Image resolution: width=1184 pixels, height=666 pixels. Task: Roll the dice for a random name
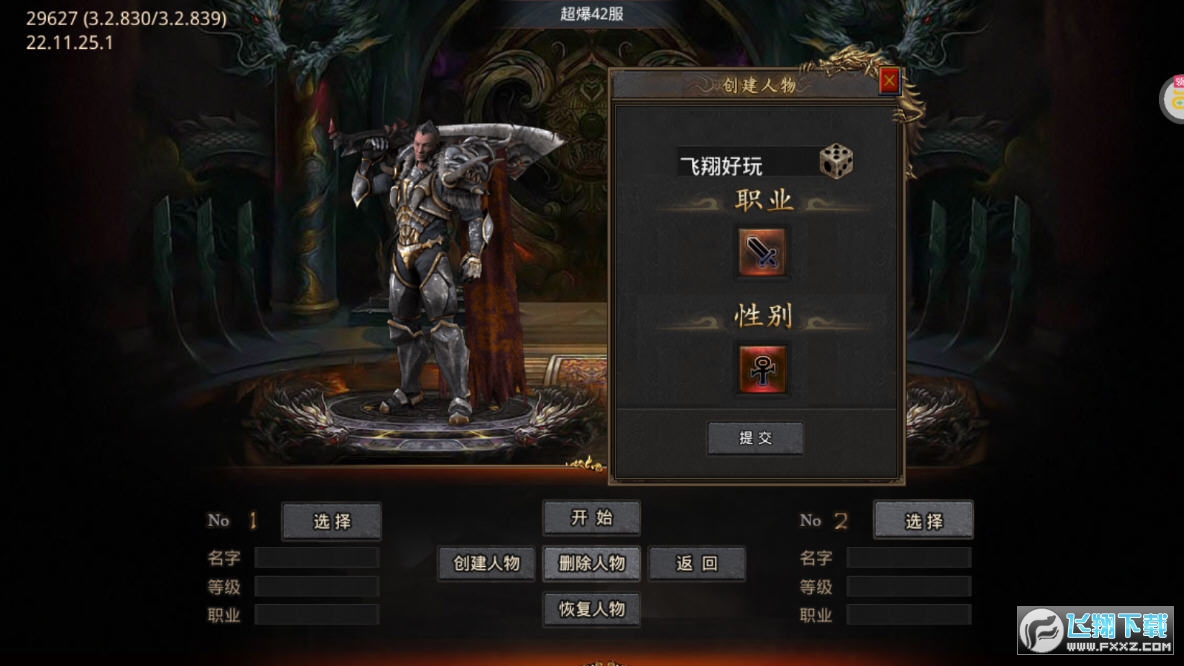(x=836, y=162)
